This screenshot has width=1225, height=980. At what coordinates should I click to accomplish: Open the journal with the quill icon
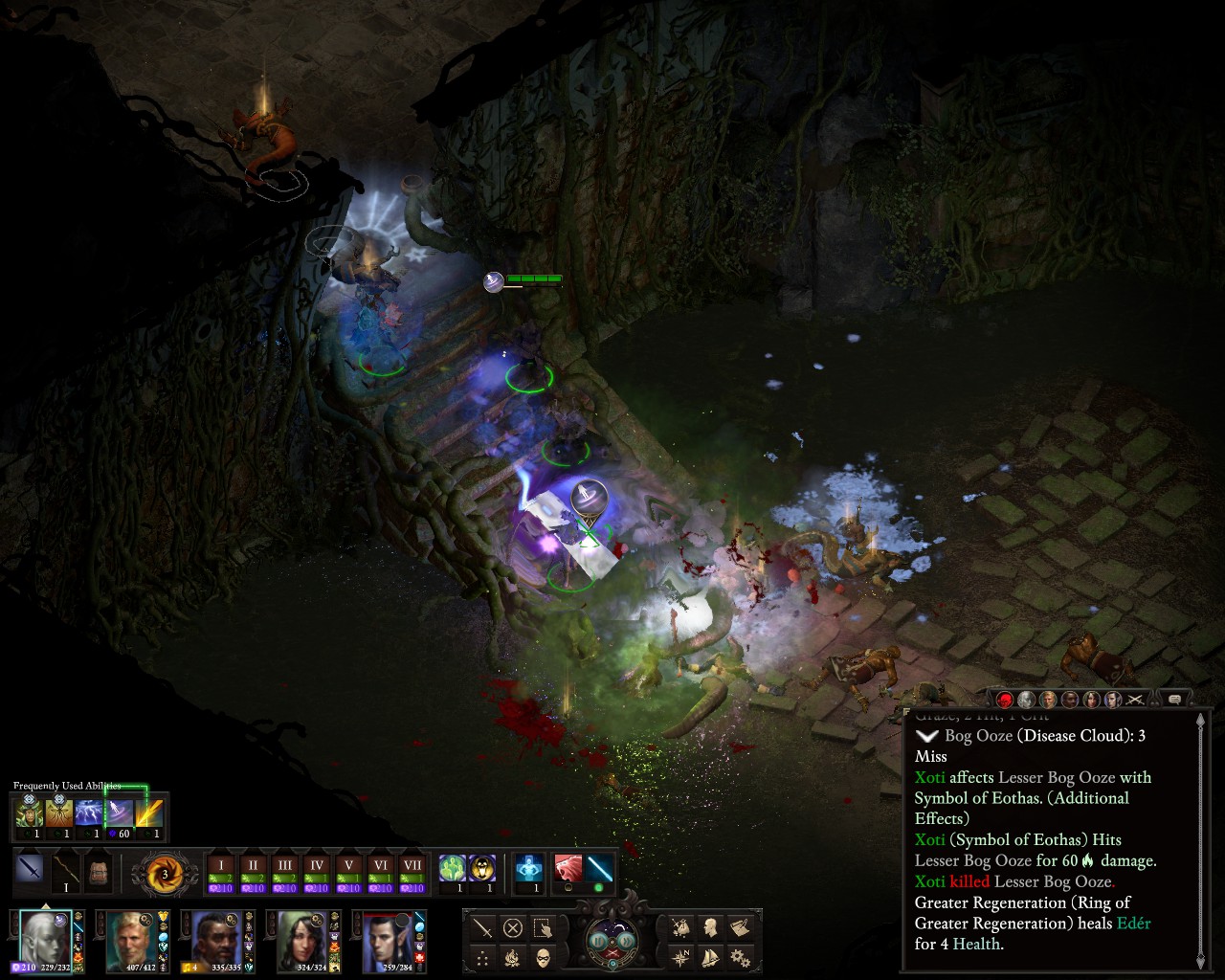[740, 926]
